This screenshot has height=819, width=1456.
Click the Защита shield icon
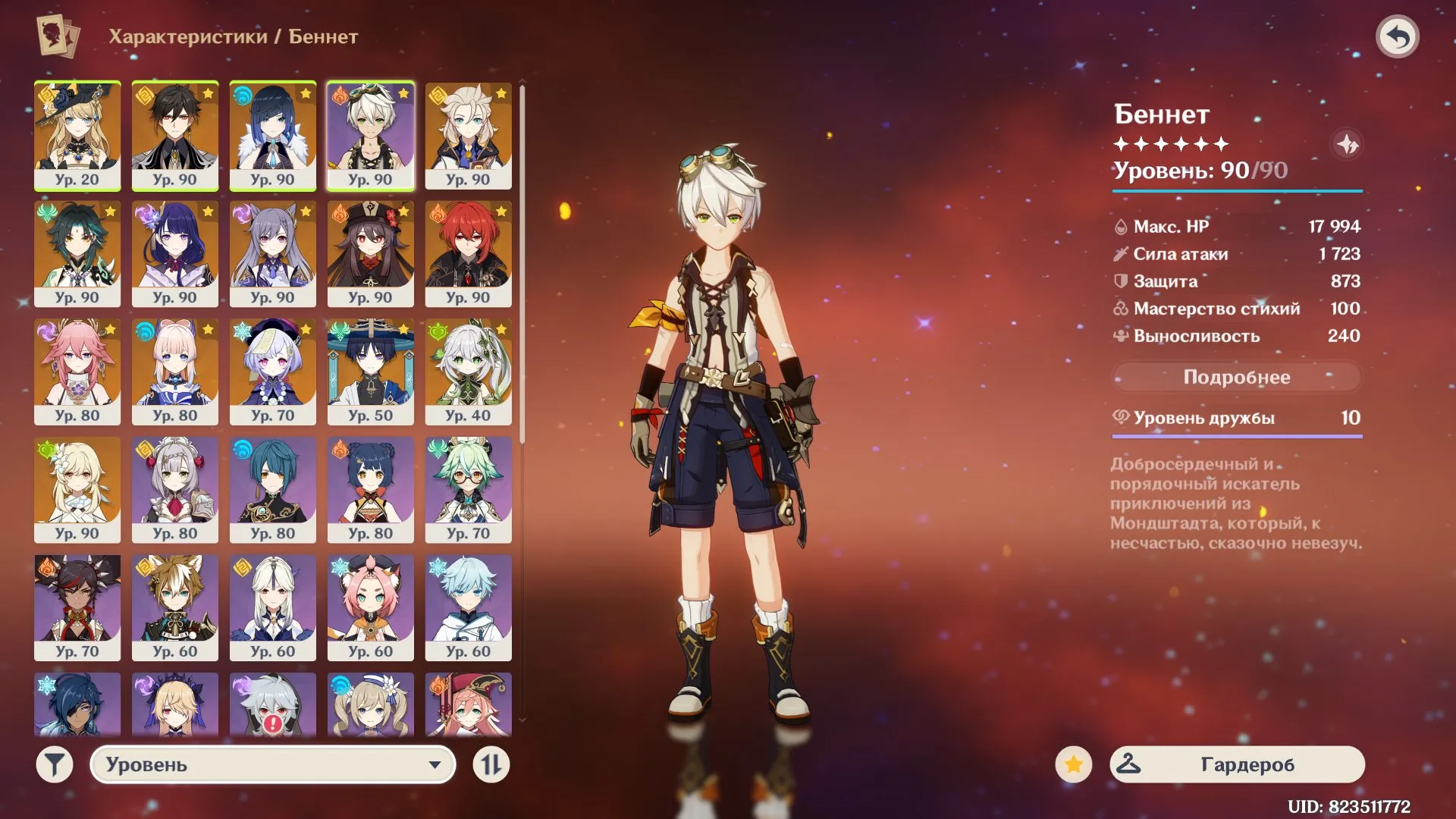(x=1121, y=281)
